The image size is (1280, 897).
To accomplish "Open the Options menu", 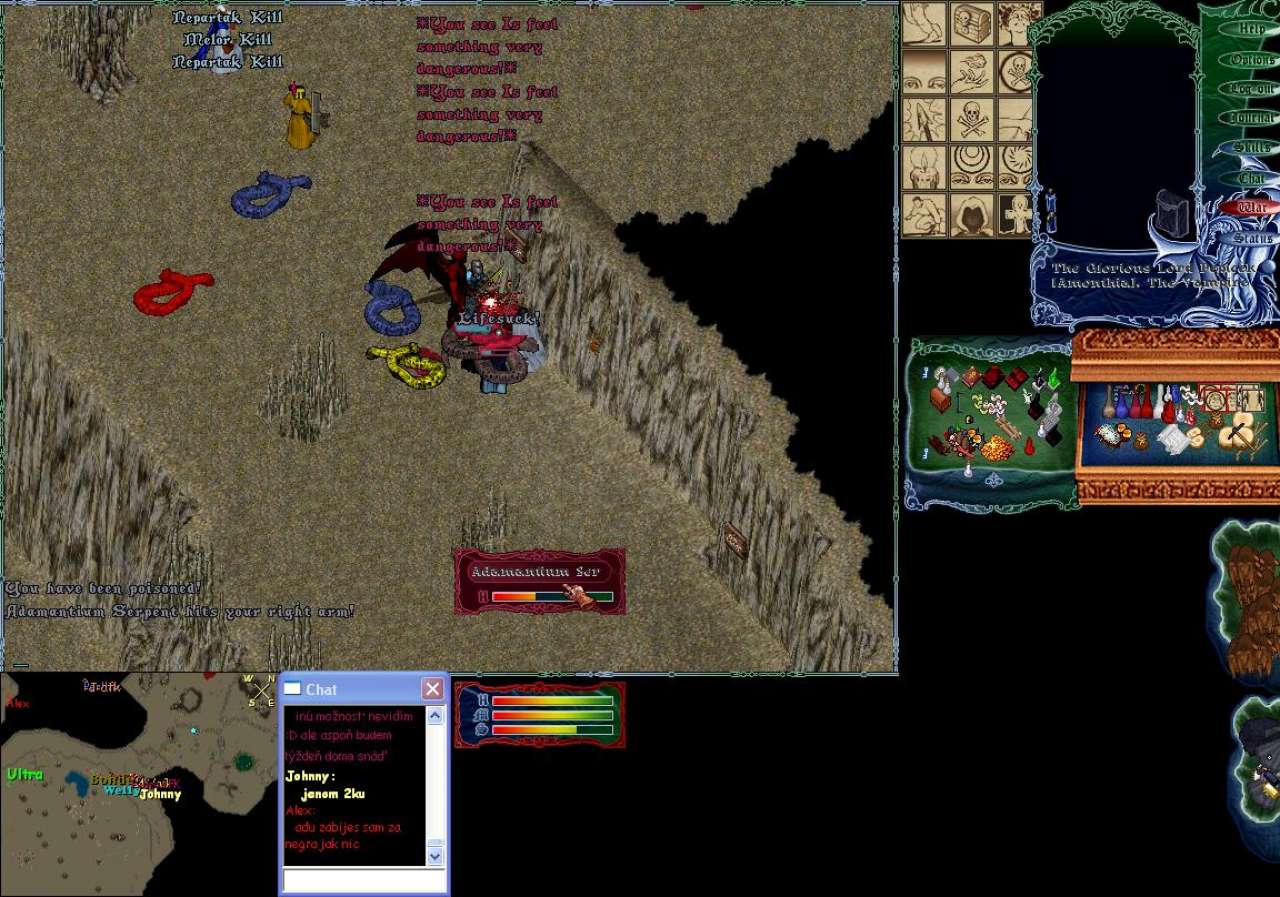I will coord(1251,59).
